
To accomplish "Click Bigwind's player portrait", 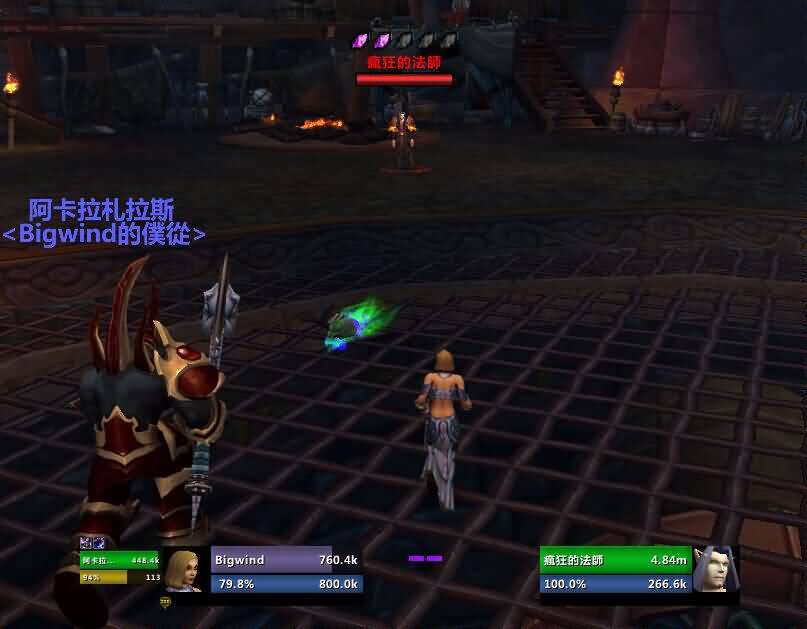I will click(183, 571).
